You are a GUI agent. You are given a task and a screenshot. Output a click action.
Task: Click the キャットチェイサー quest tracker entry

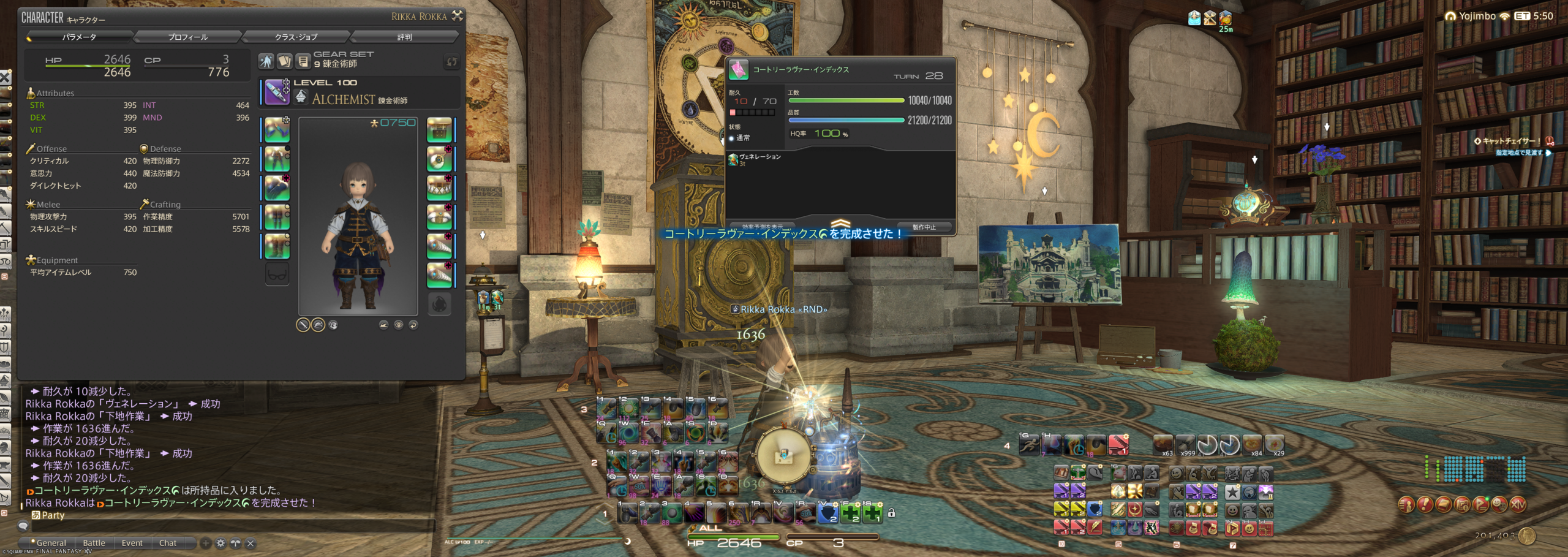[1510, 141]
